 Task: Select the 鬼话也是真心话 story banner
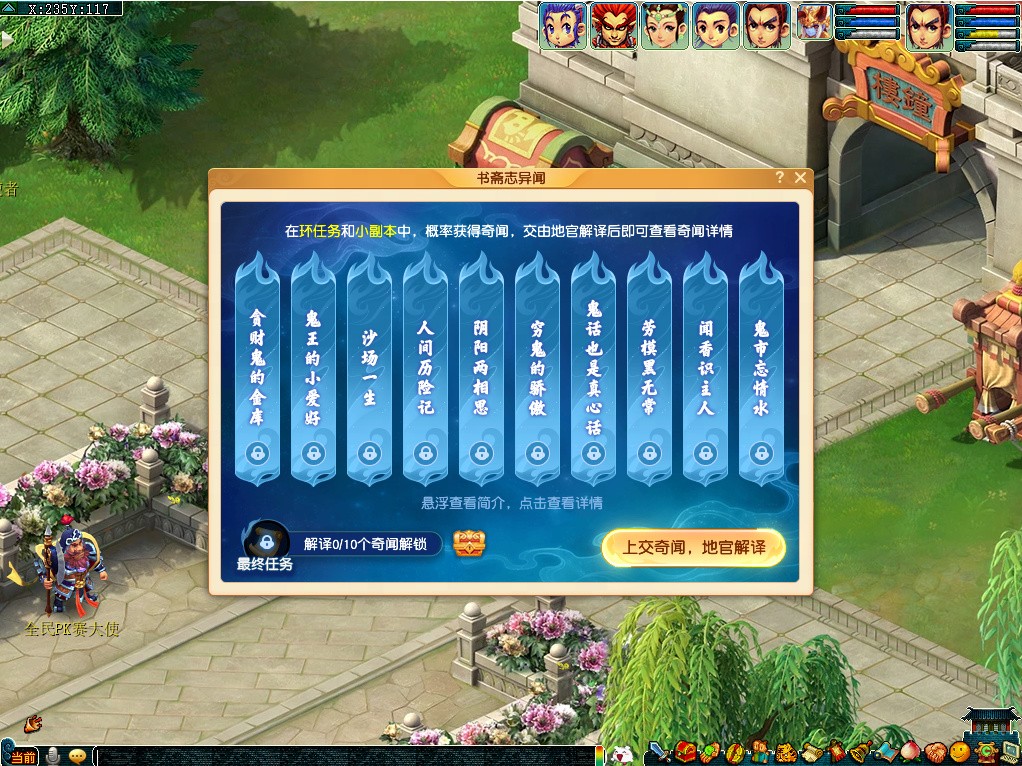point(594,370)
